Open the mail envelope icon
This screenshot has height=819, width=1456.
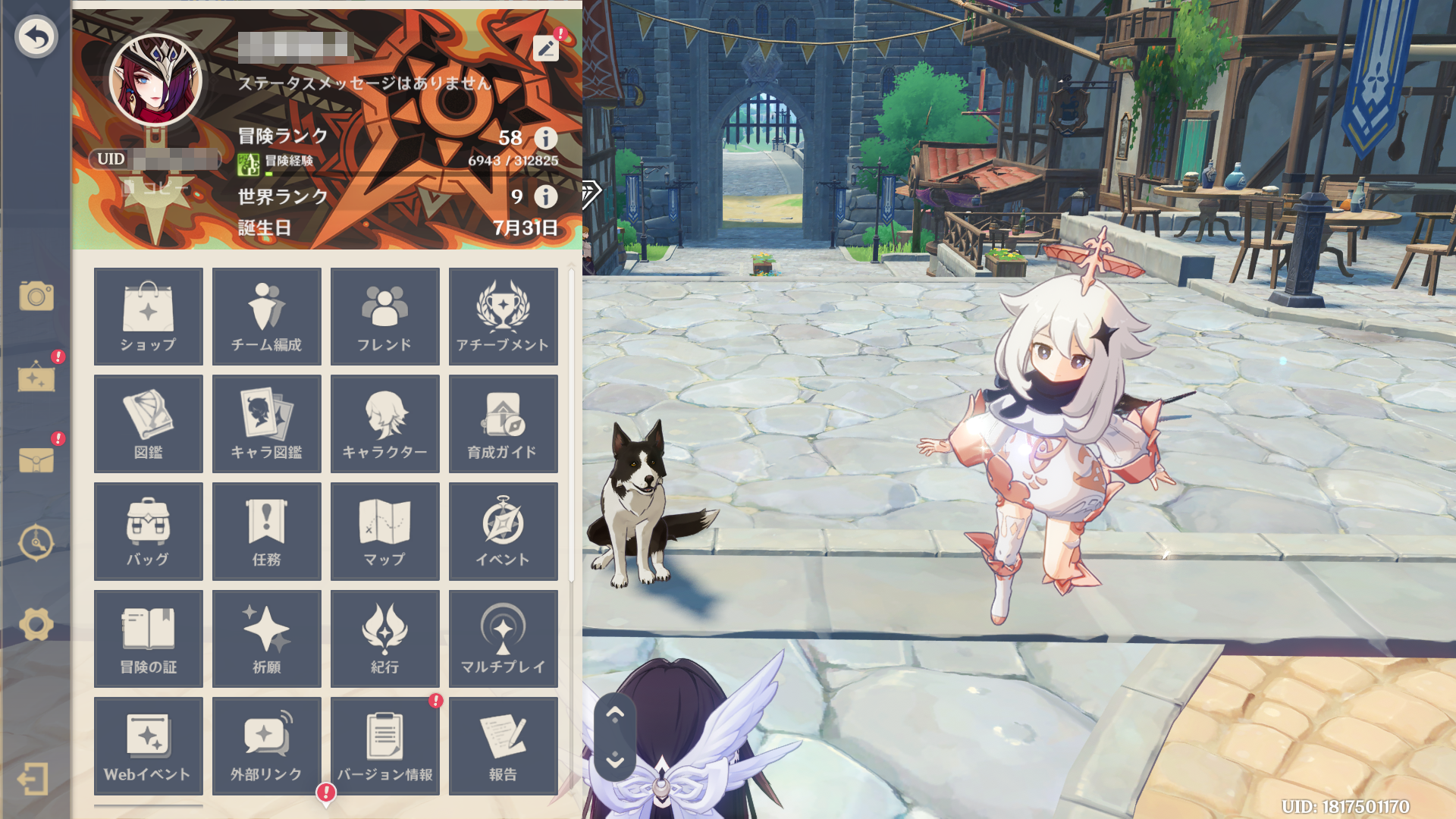[x=36, y=460]
